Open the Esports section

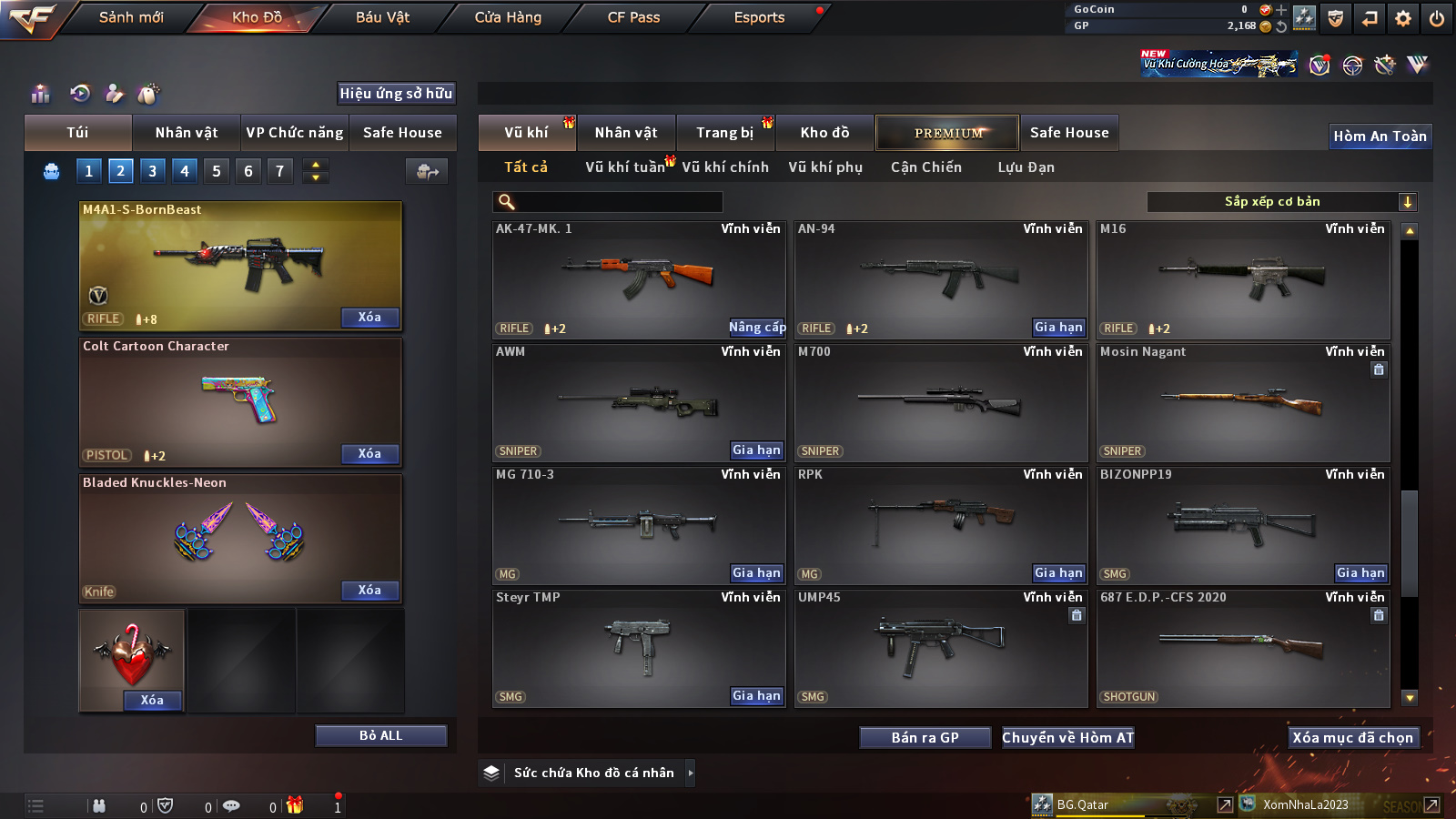[x=759, y=17]
